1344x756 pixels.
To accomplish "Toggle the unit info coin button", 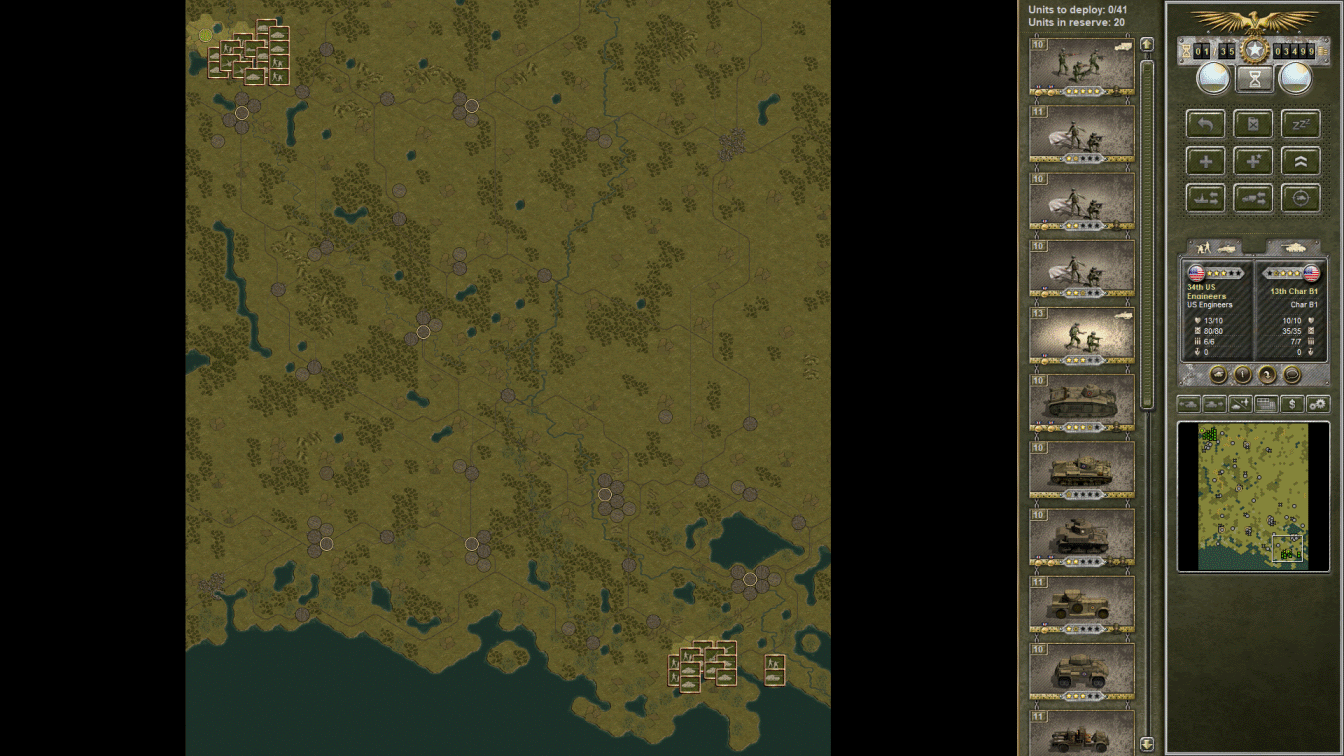I will pos(1243,374).
